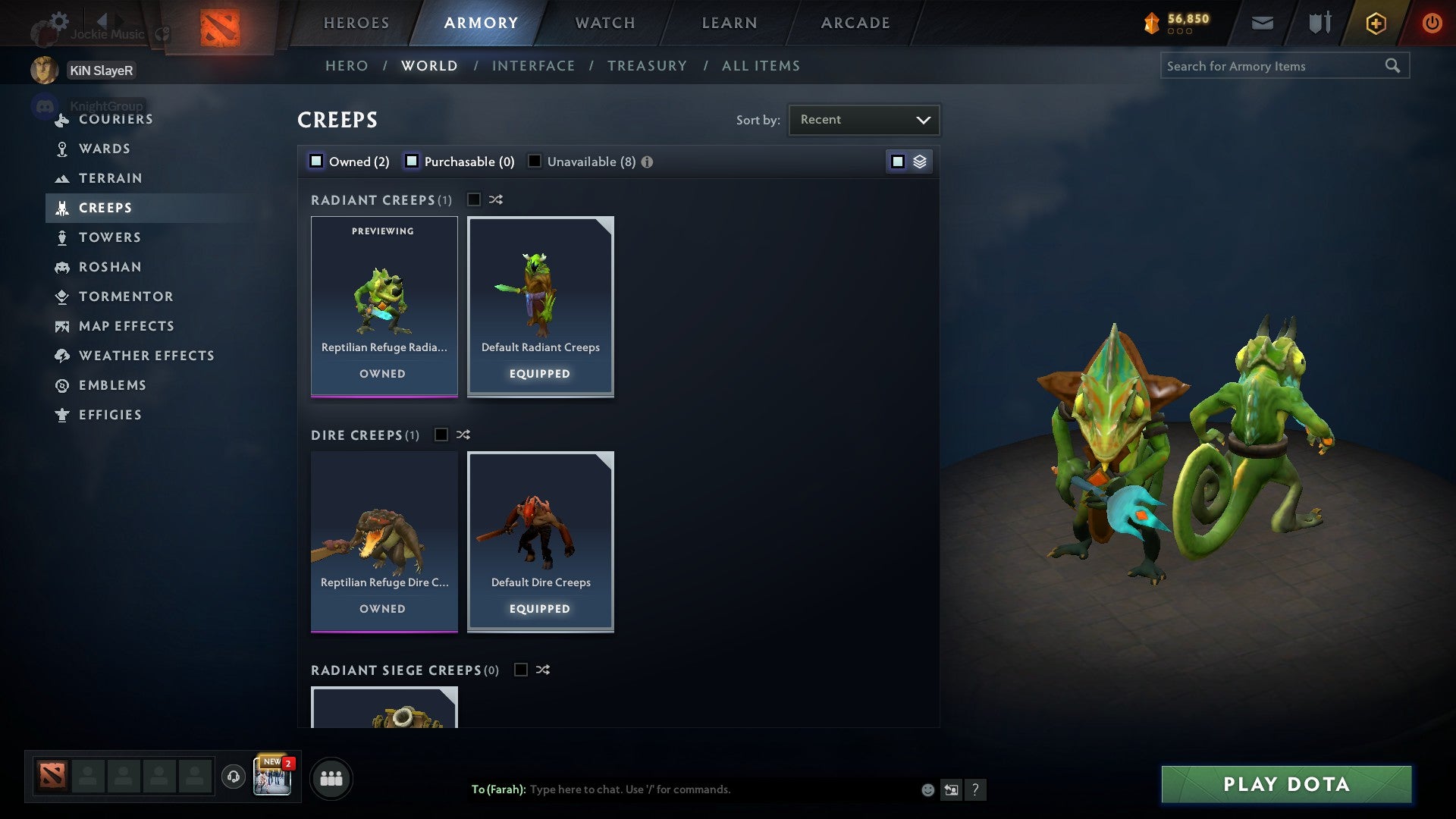Open the mail envelope icon
This screenshot has height=819, width=1456.
point(1263,23)
